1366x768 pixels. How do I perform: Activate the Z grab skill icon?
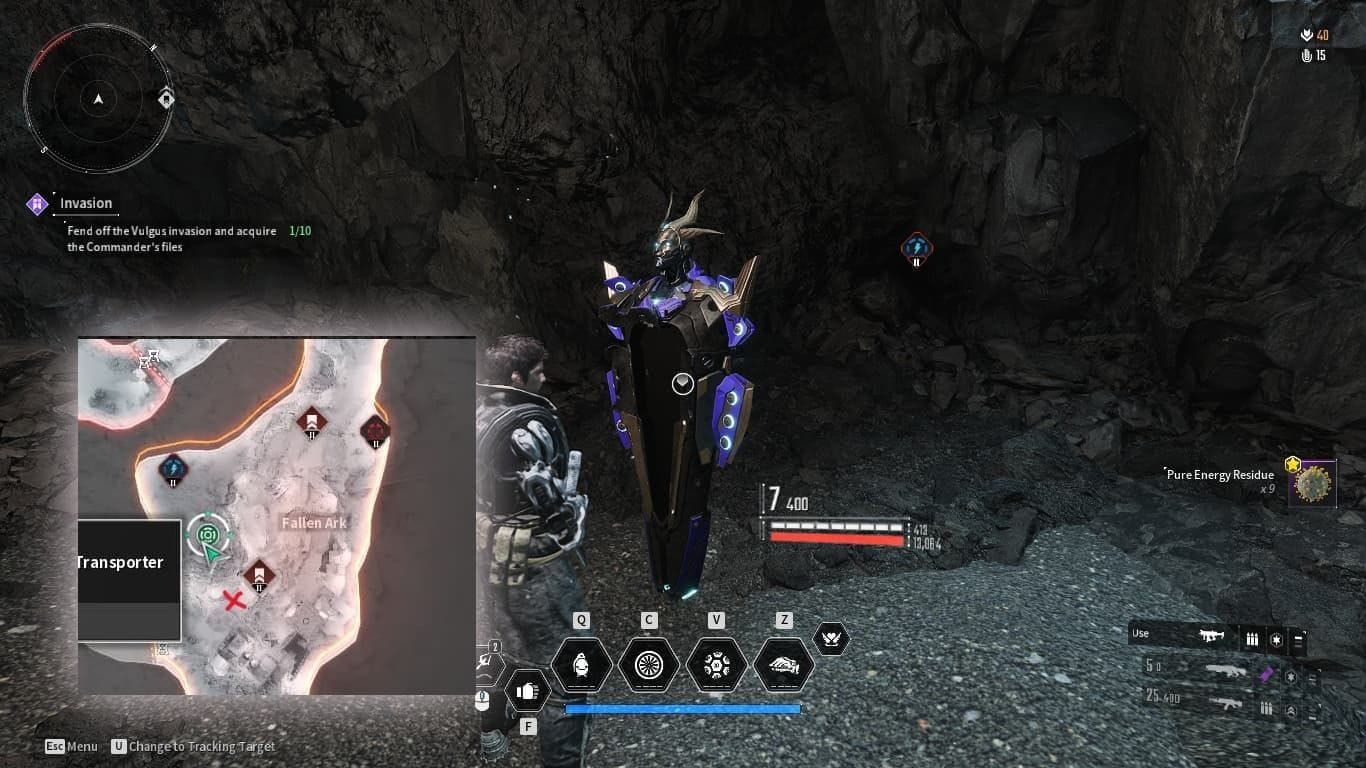[784, 663]
